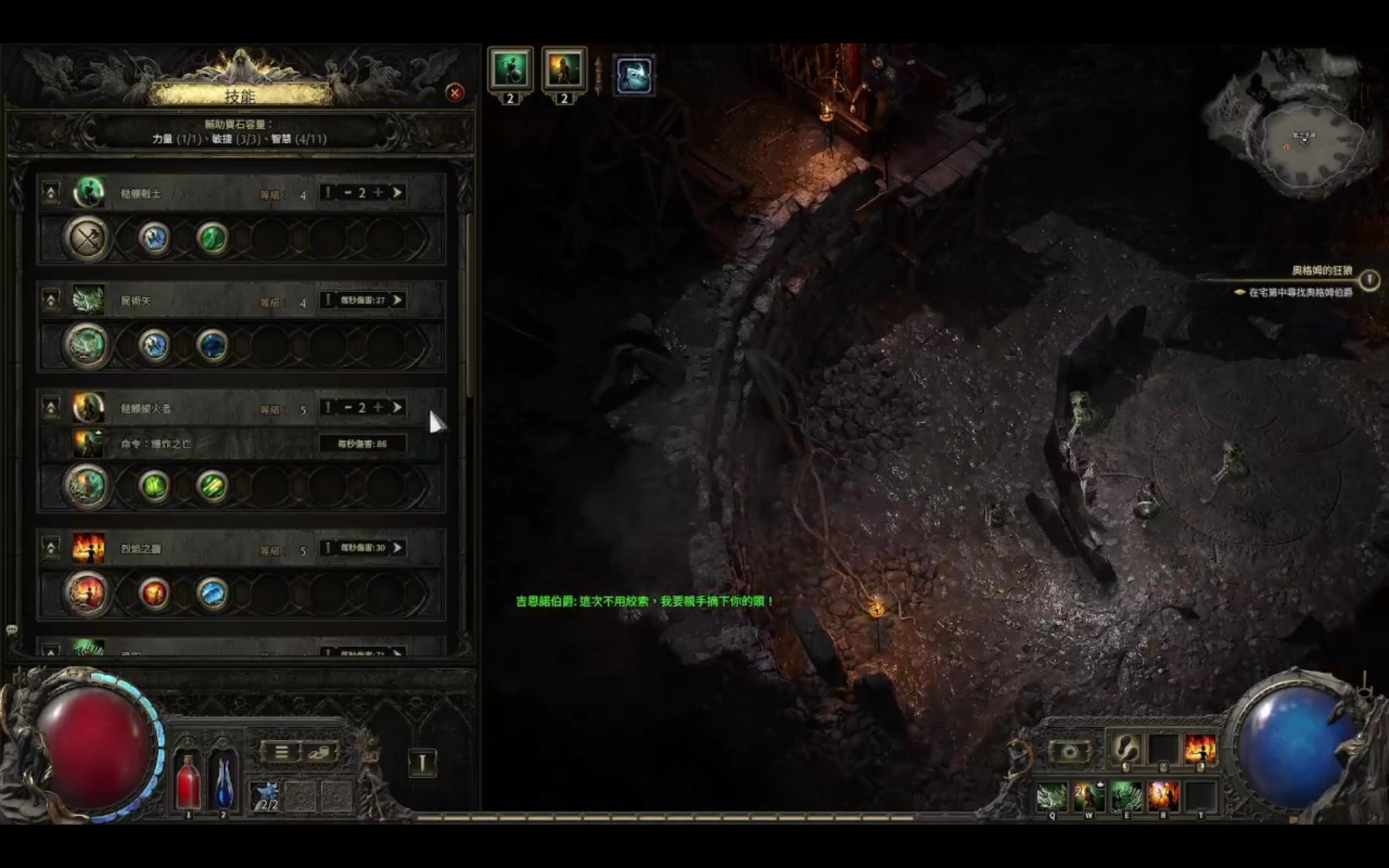Activate the Flame Wall skill on hotkey R
This screenshot has height=868, width=1389.
(x=1163, y=797)
